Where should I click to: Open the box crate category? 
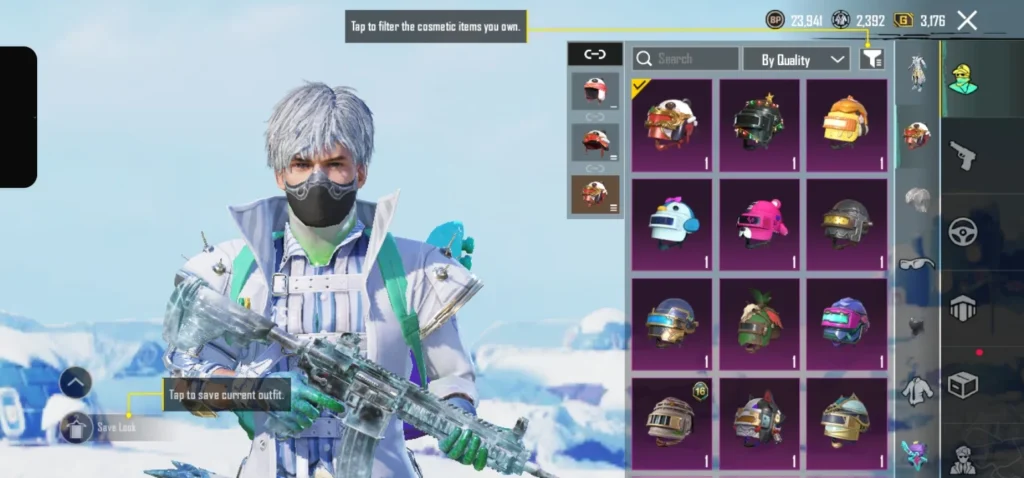click(962, 385)
